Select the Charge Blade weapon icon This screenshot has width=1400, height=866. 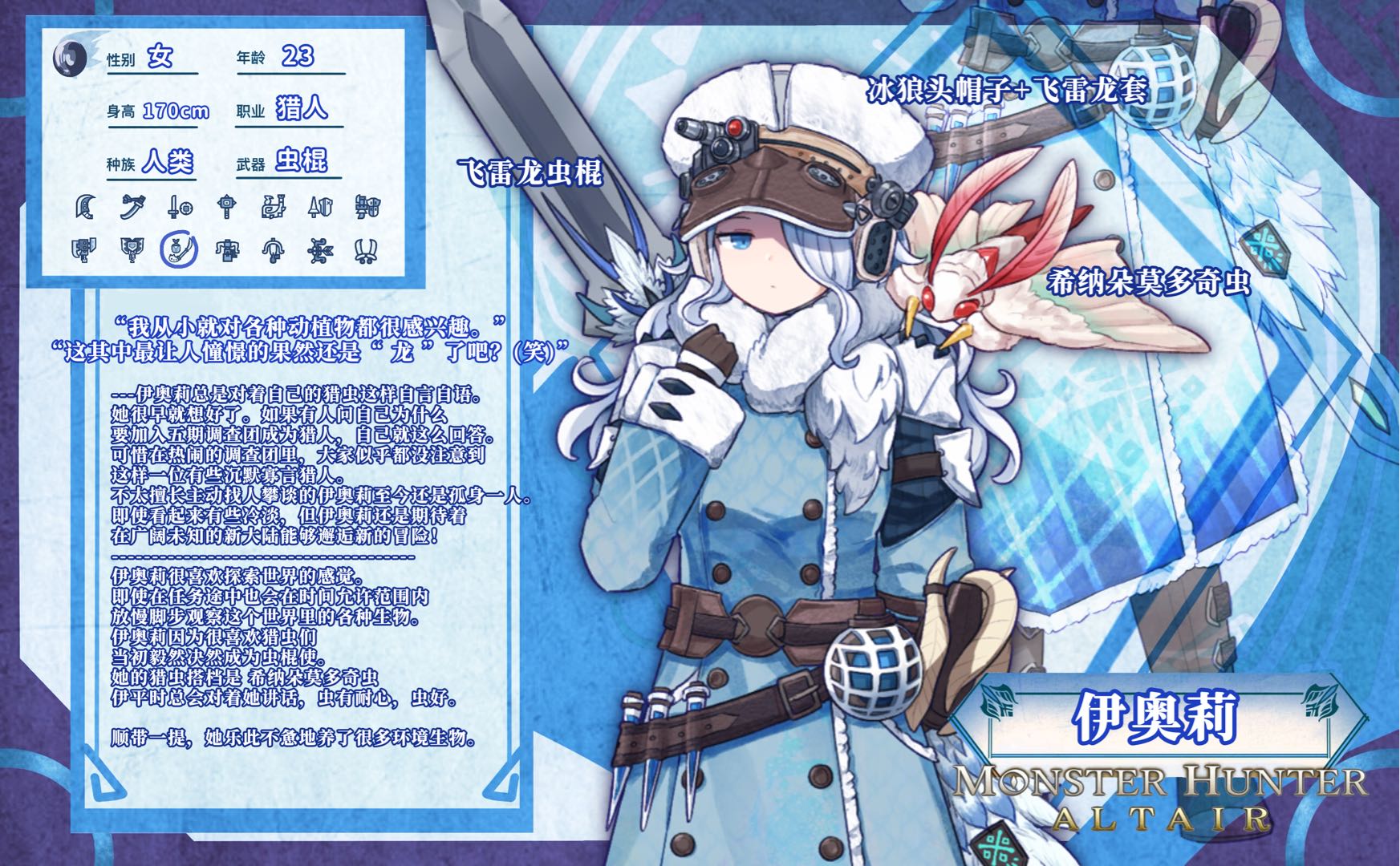coord(131,250)
